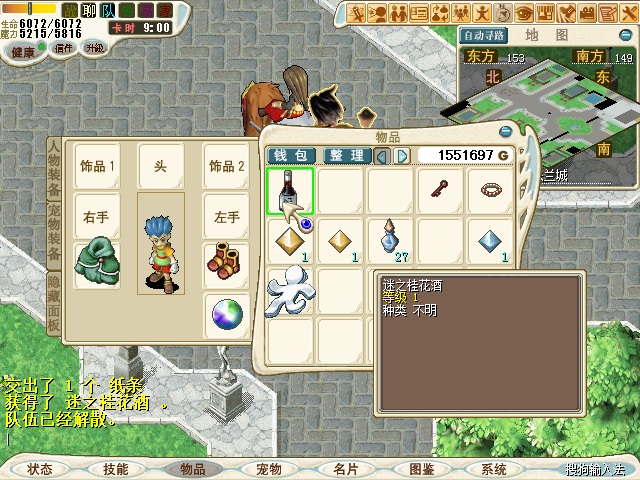Open the 技能 skills menu
This screenshot has width=640, height=480.
point(116,469)
